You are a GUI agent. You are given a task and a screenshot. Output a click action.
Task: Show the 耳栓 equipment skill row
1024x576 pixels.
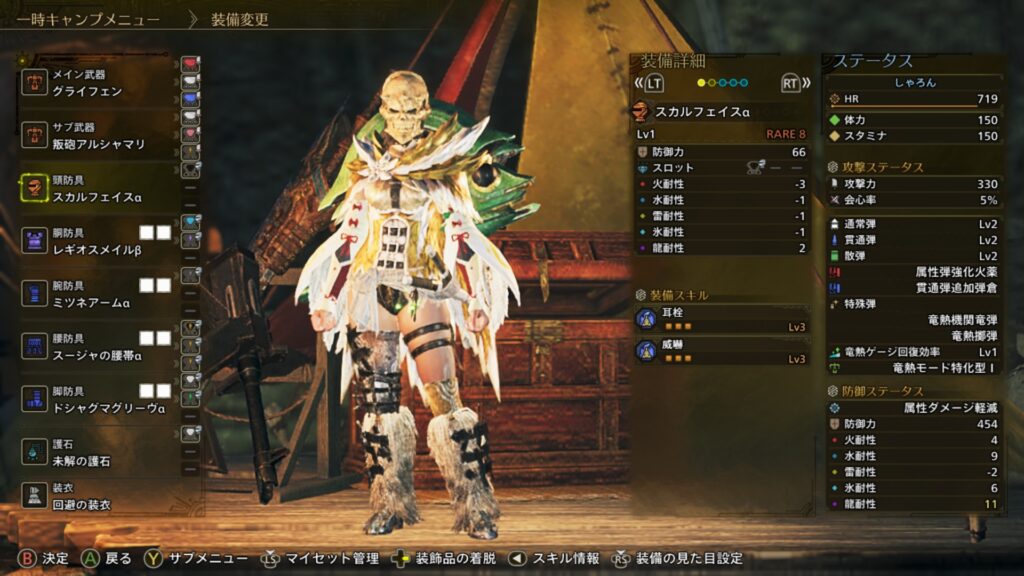(x=721, y=319)
